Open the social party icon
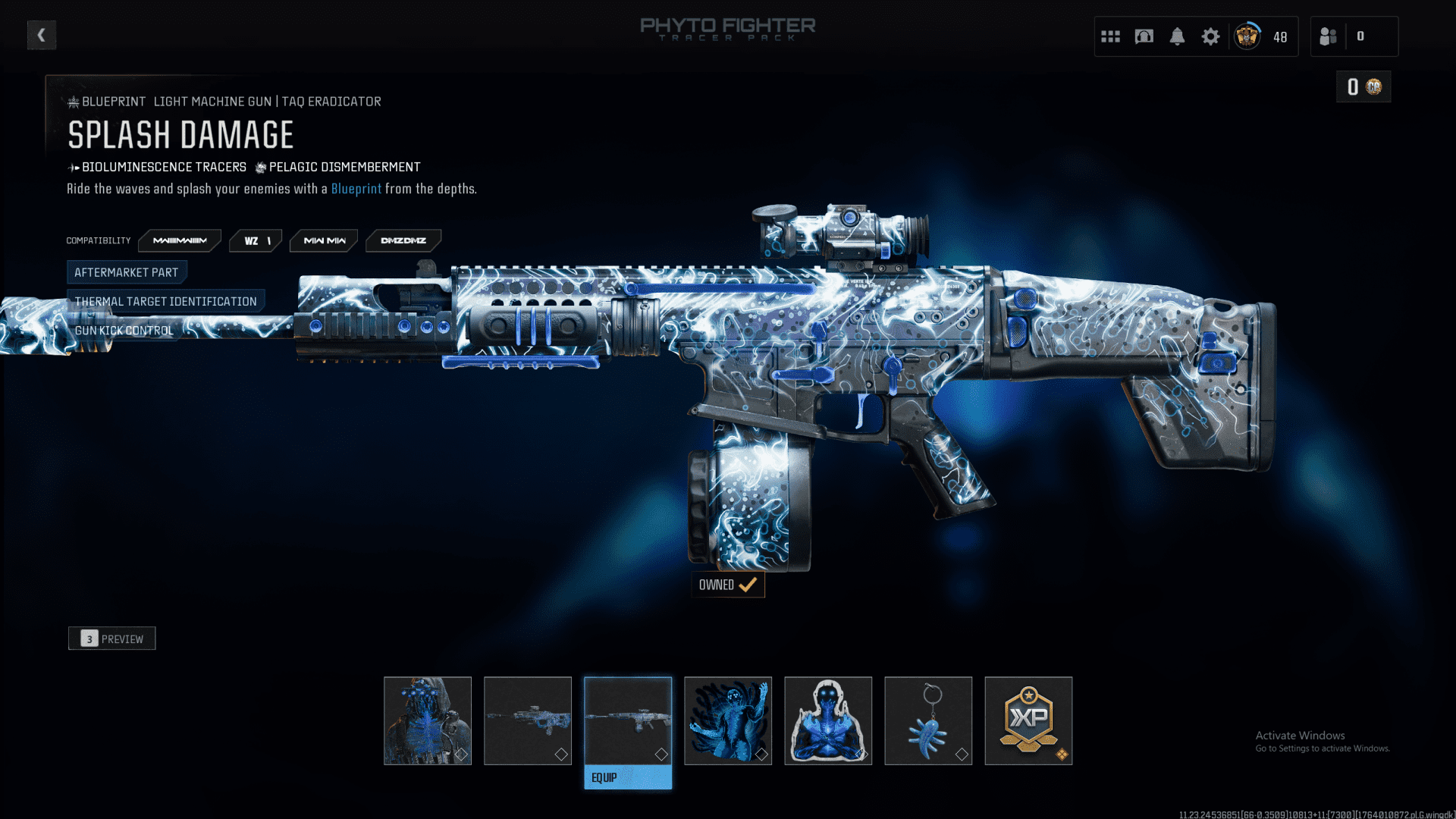Image resolution: width=1456 pixels, height=819 pixels. pyautogui.click(x=1329, y=36)
